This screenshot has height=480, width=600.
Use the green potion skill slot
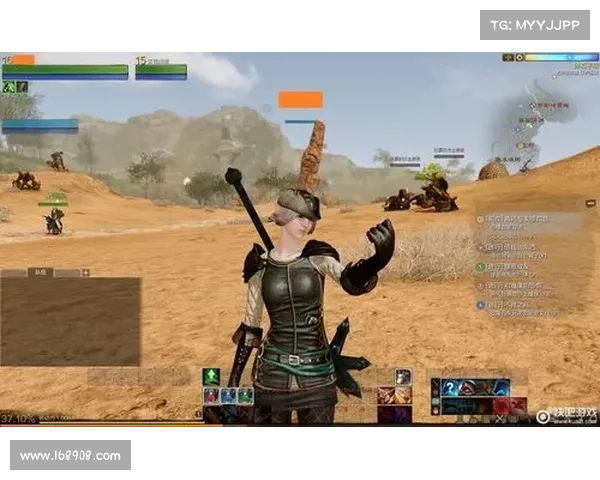pyautogui.click(x=245, y=396)
